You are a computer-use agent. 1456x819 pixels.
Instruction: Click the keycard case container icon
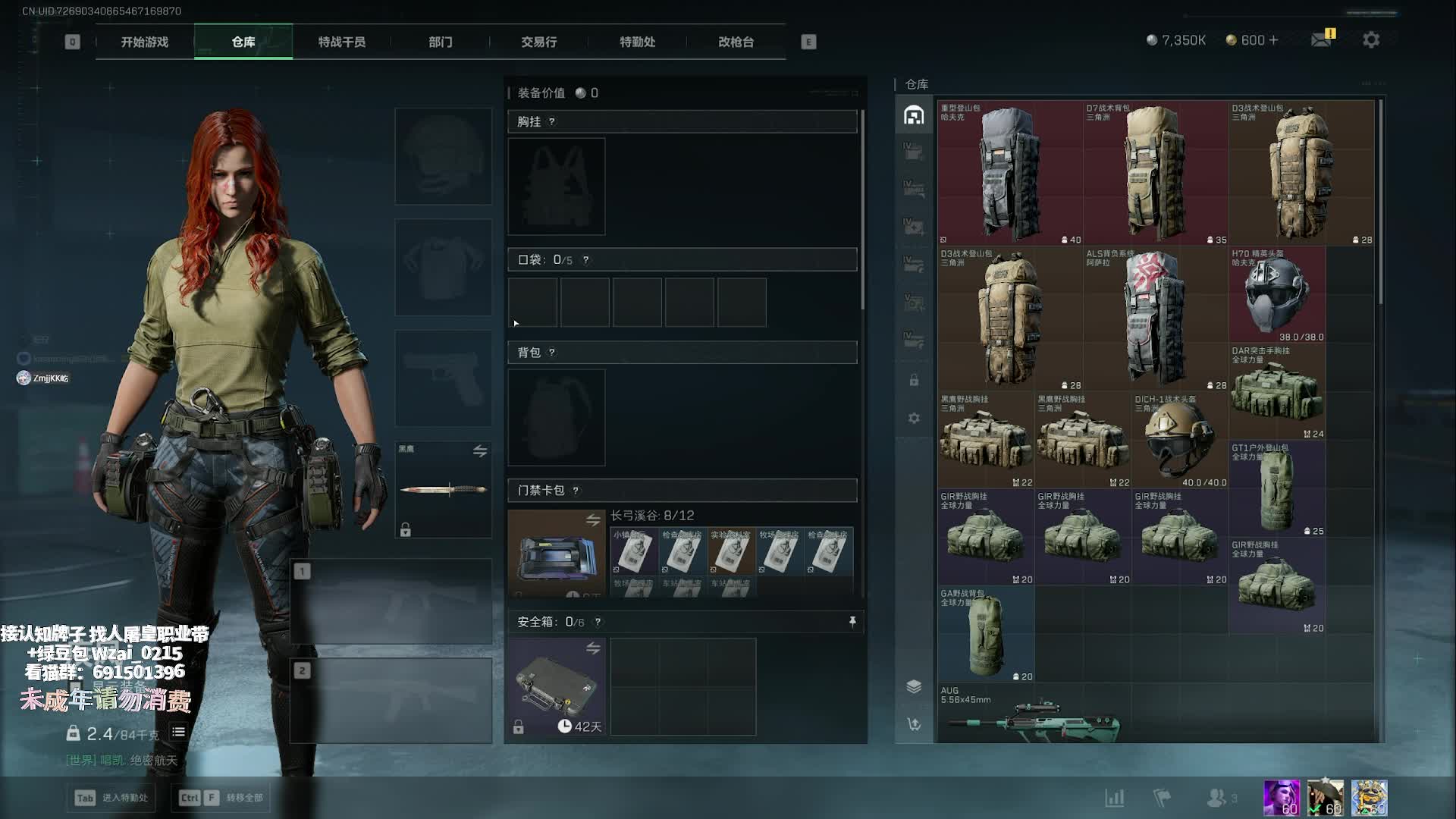click(556, 554)
